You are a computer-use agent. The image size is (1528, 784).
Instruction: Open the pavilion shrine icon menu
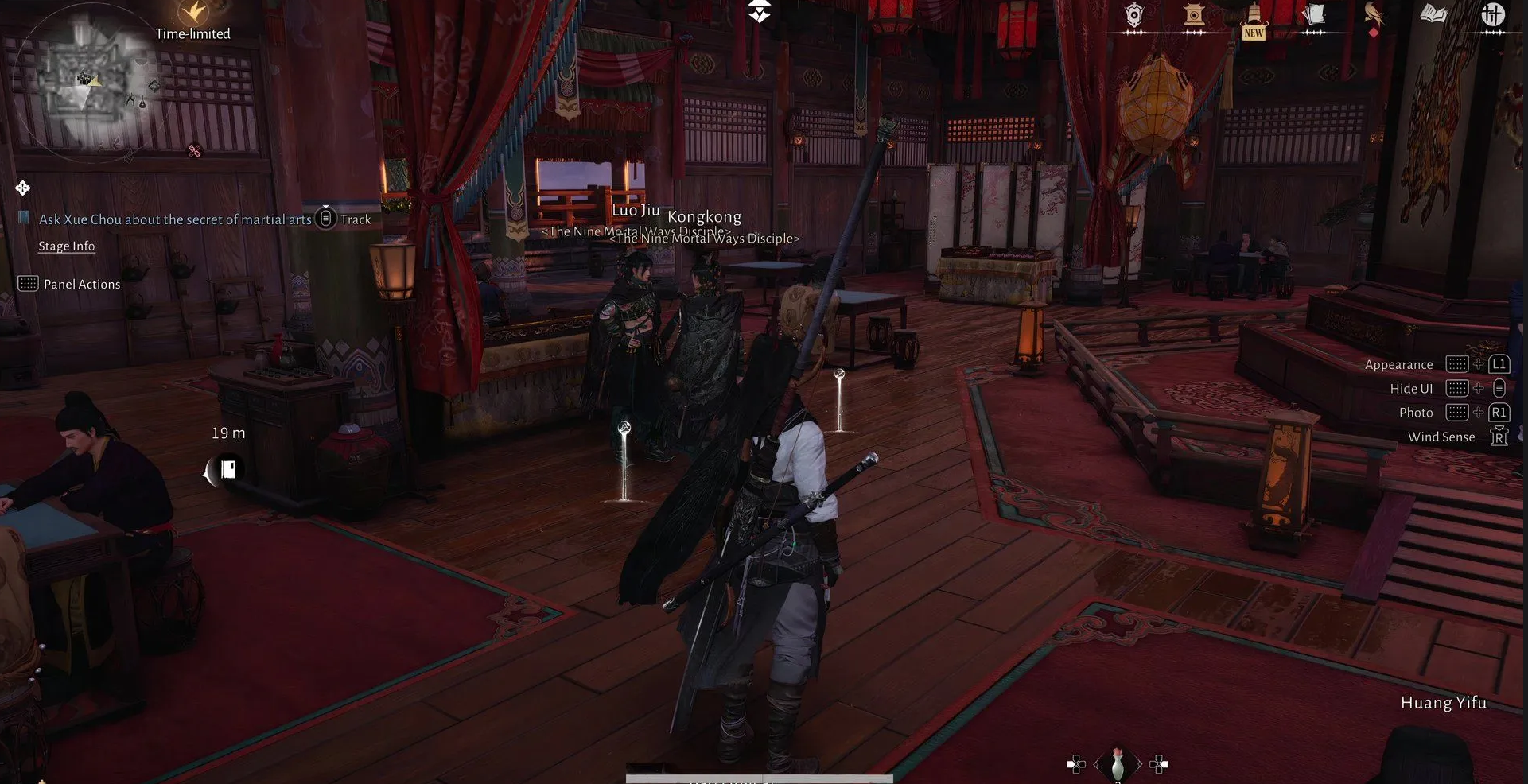point(1194,15)
